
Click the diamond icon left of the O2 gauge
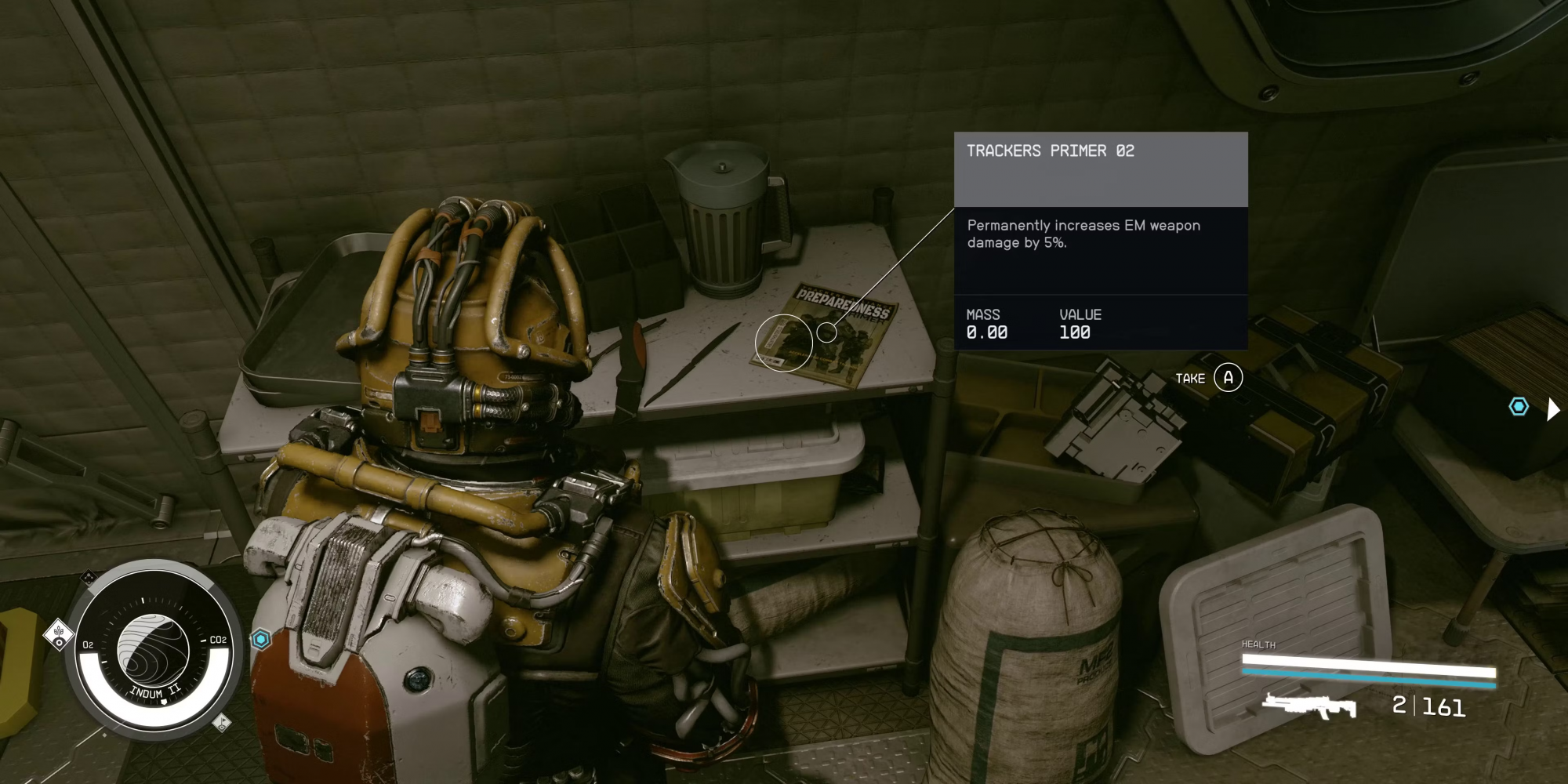(59, 634)
